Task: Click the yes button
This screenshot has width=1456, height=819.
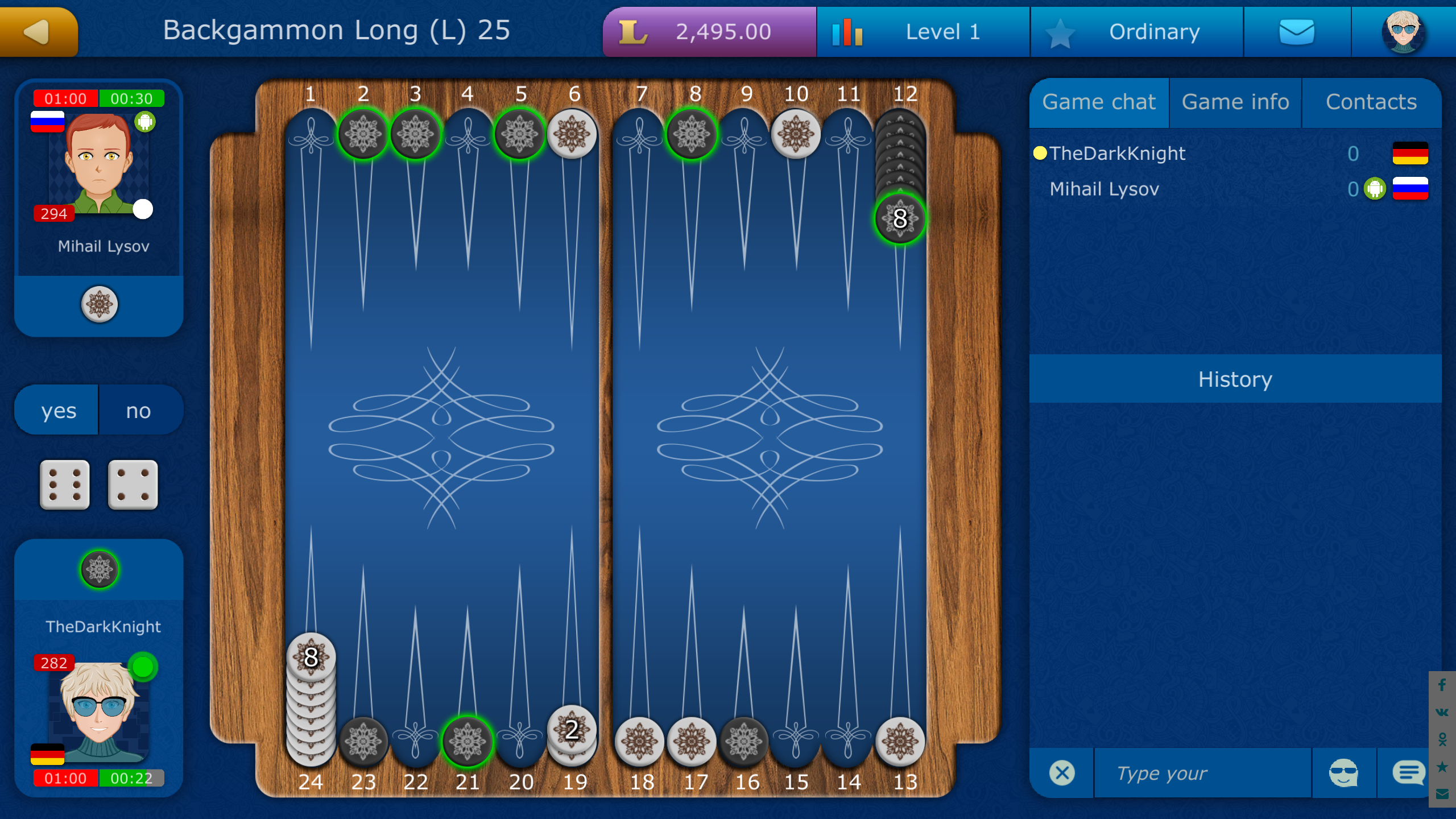Action: [x=56, y=409]
